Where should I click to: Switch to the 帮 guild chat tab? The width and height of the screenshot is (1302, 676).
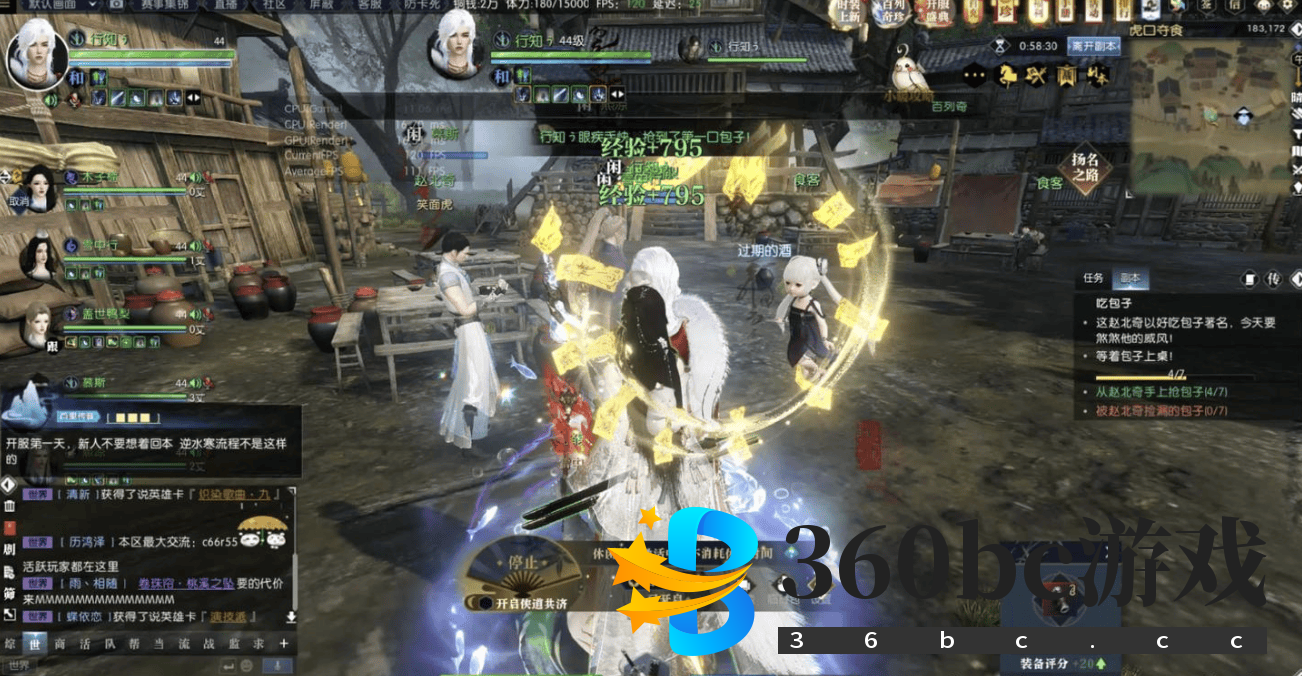[x=134, y=644]
